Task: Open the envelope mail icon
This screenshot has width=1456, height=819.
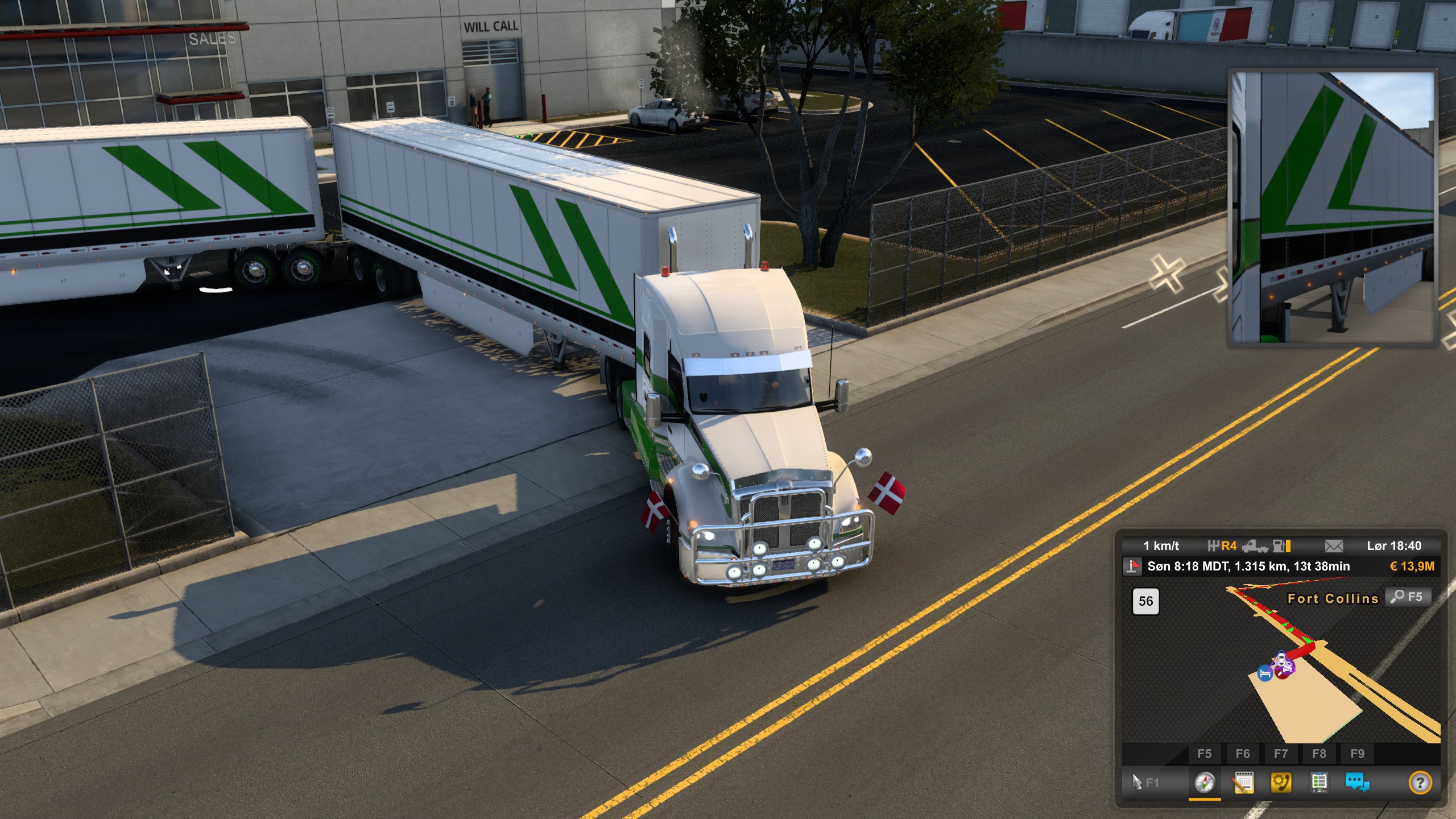Action: point(1334,546)
